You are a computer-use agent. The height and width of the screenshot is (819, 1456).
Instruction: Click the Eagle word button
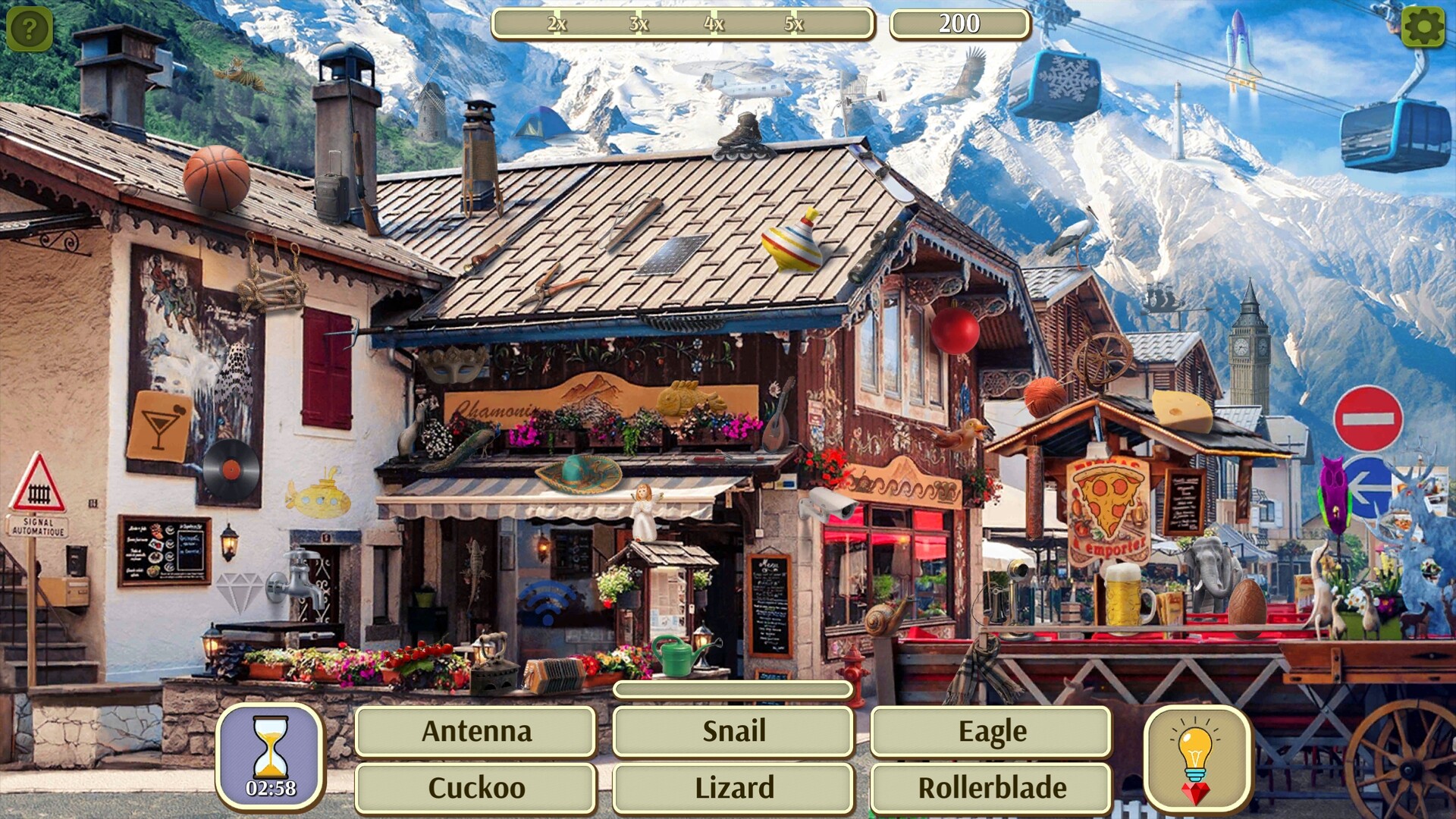click(x=992, y=731)
